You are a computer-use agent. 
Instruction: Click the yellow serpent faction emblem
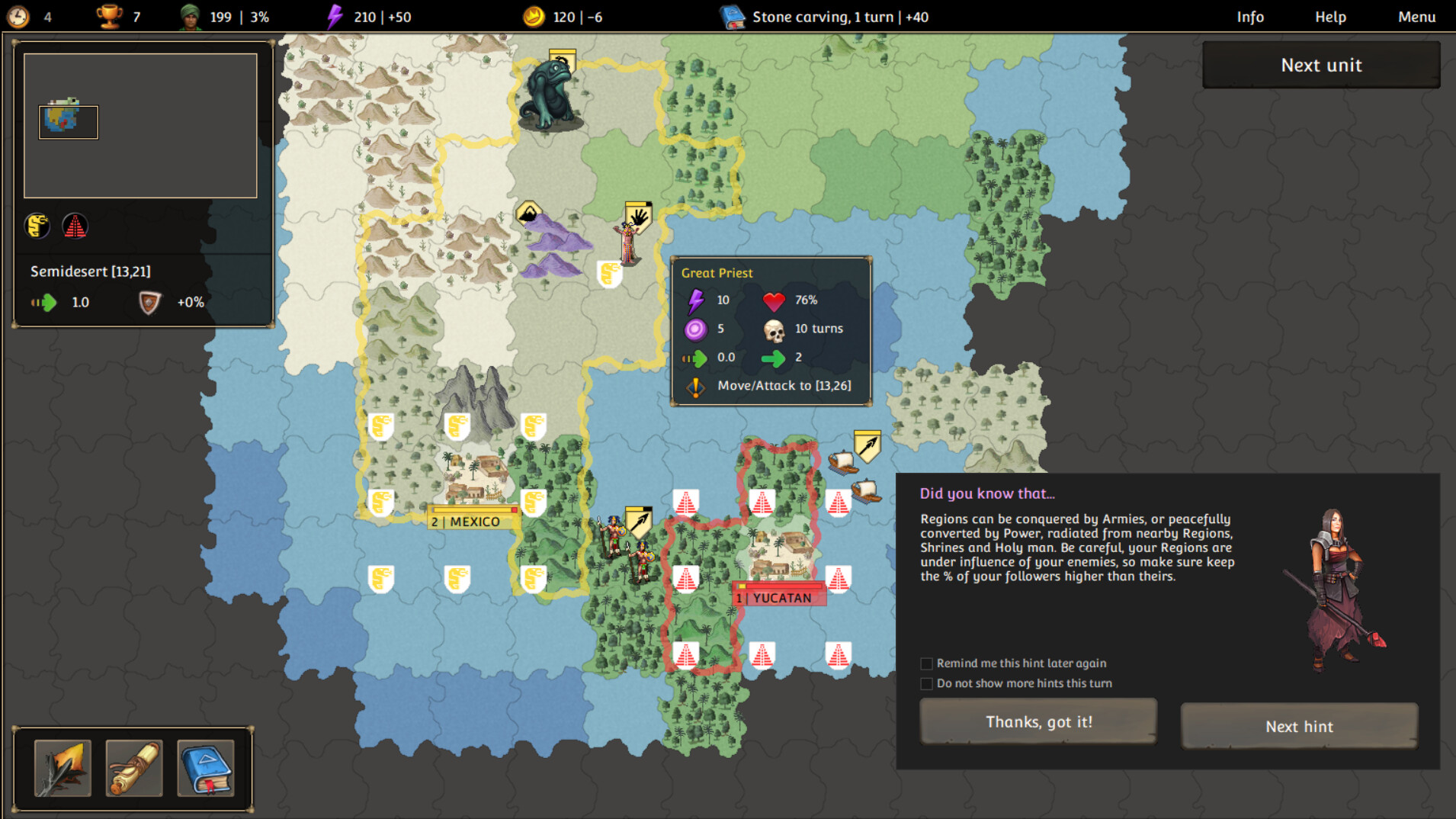tap(37, 225)
